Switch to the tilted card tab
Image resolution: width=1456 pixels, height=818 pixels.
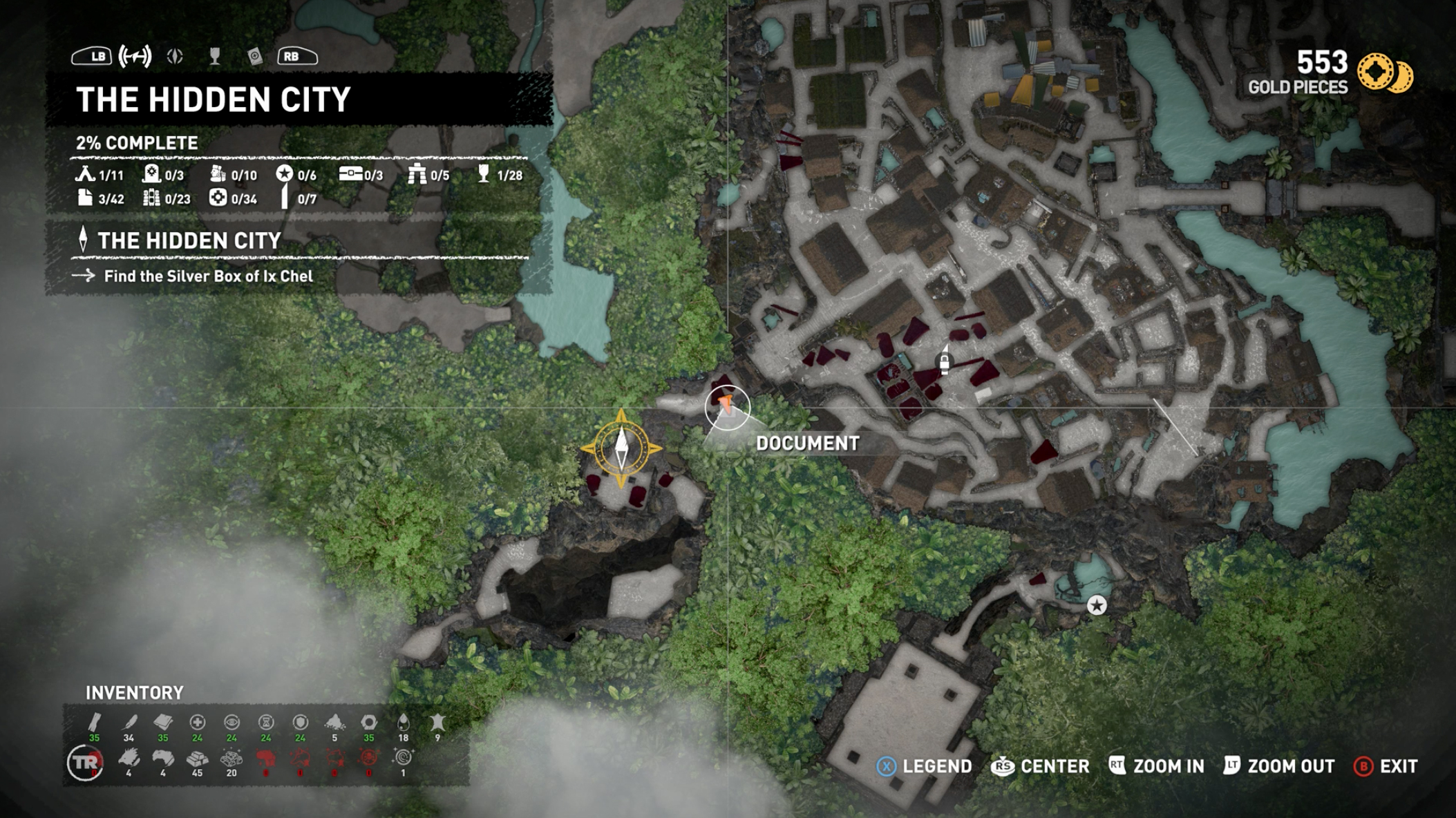click(x=255, y=57)
